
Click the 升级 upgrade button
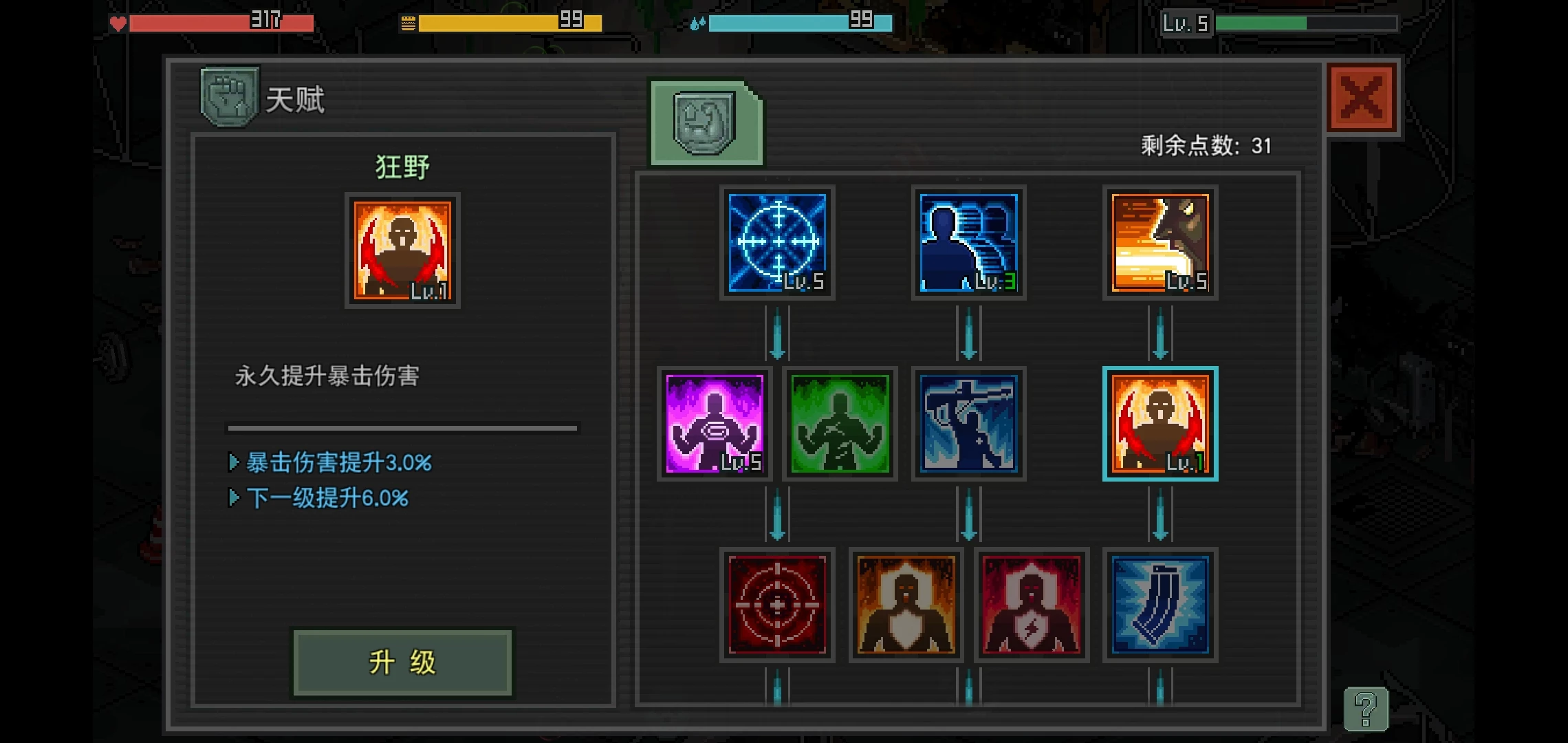pos(402,663)
